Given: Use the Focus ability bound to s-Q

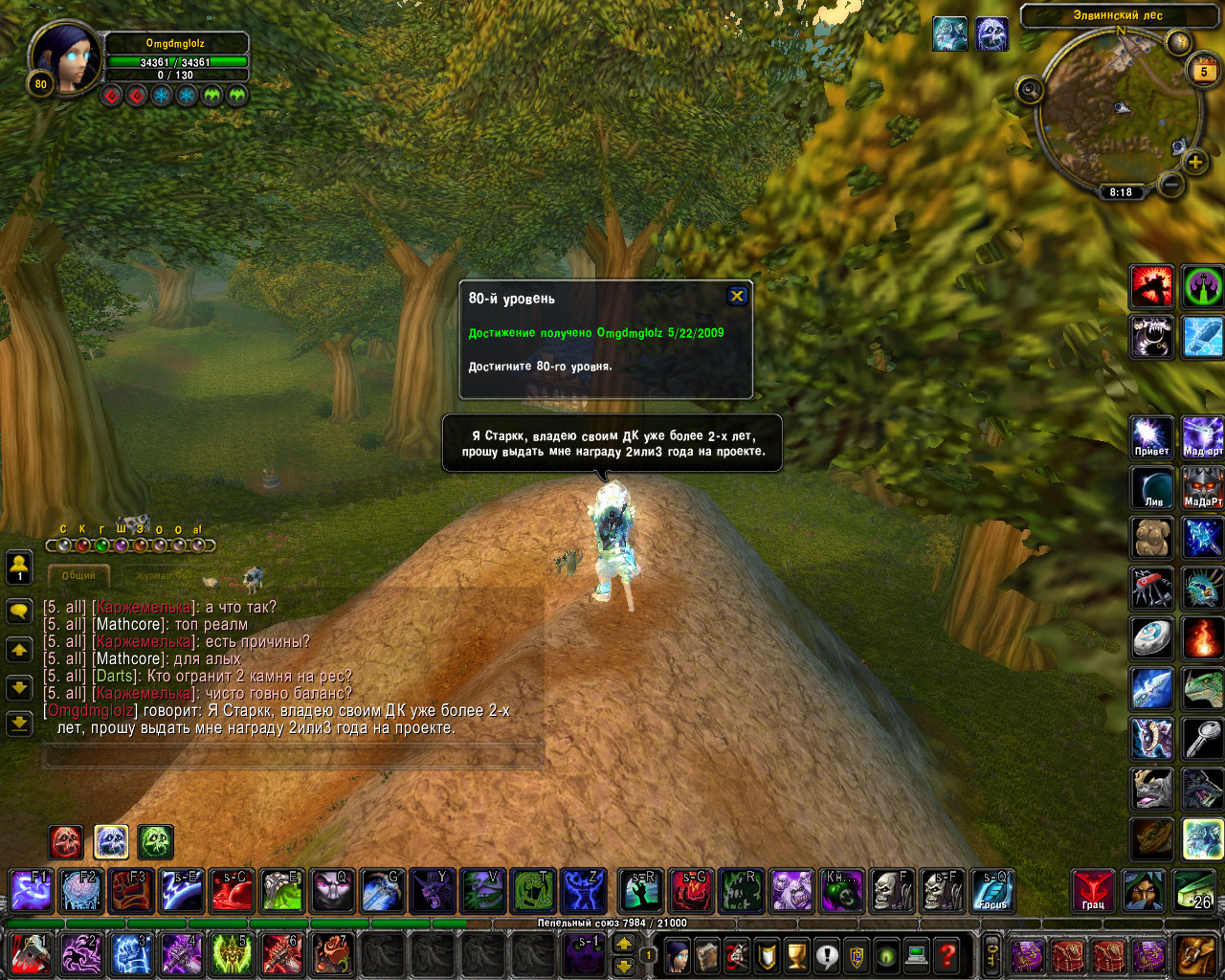Looking at the screenshot, I should [992, 891].
